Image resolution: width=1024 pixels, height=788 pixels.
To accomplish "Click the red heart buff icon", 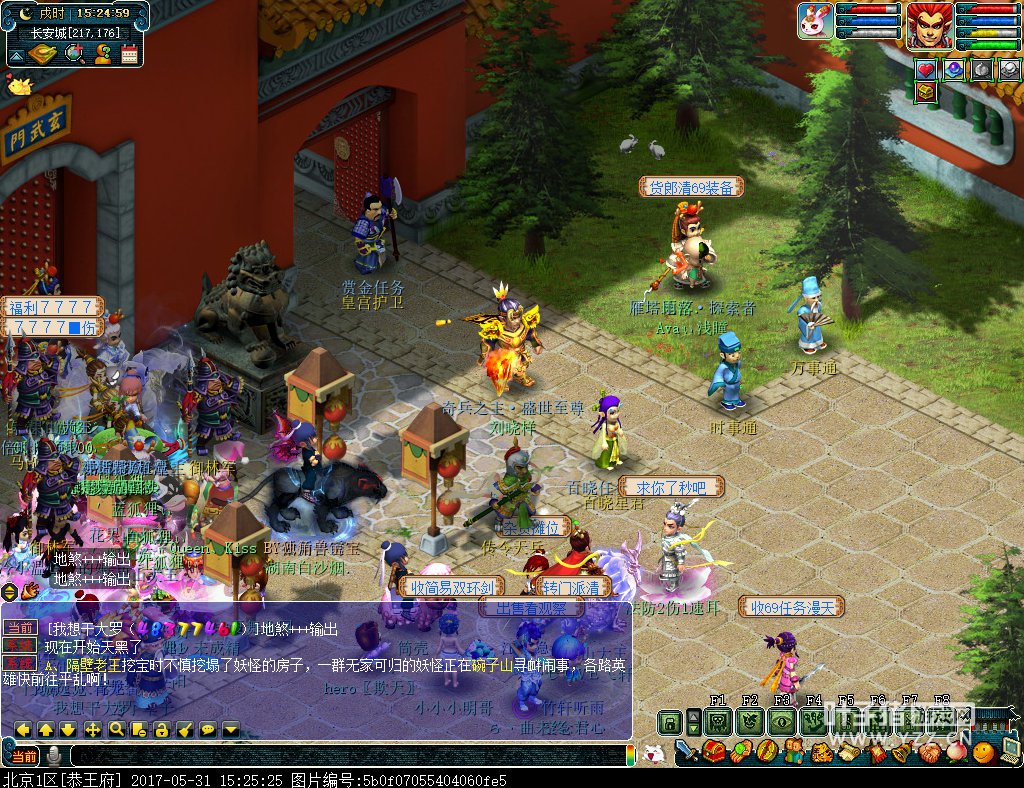I will point(926,69).
